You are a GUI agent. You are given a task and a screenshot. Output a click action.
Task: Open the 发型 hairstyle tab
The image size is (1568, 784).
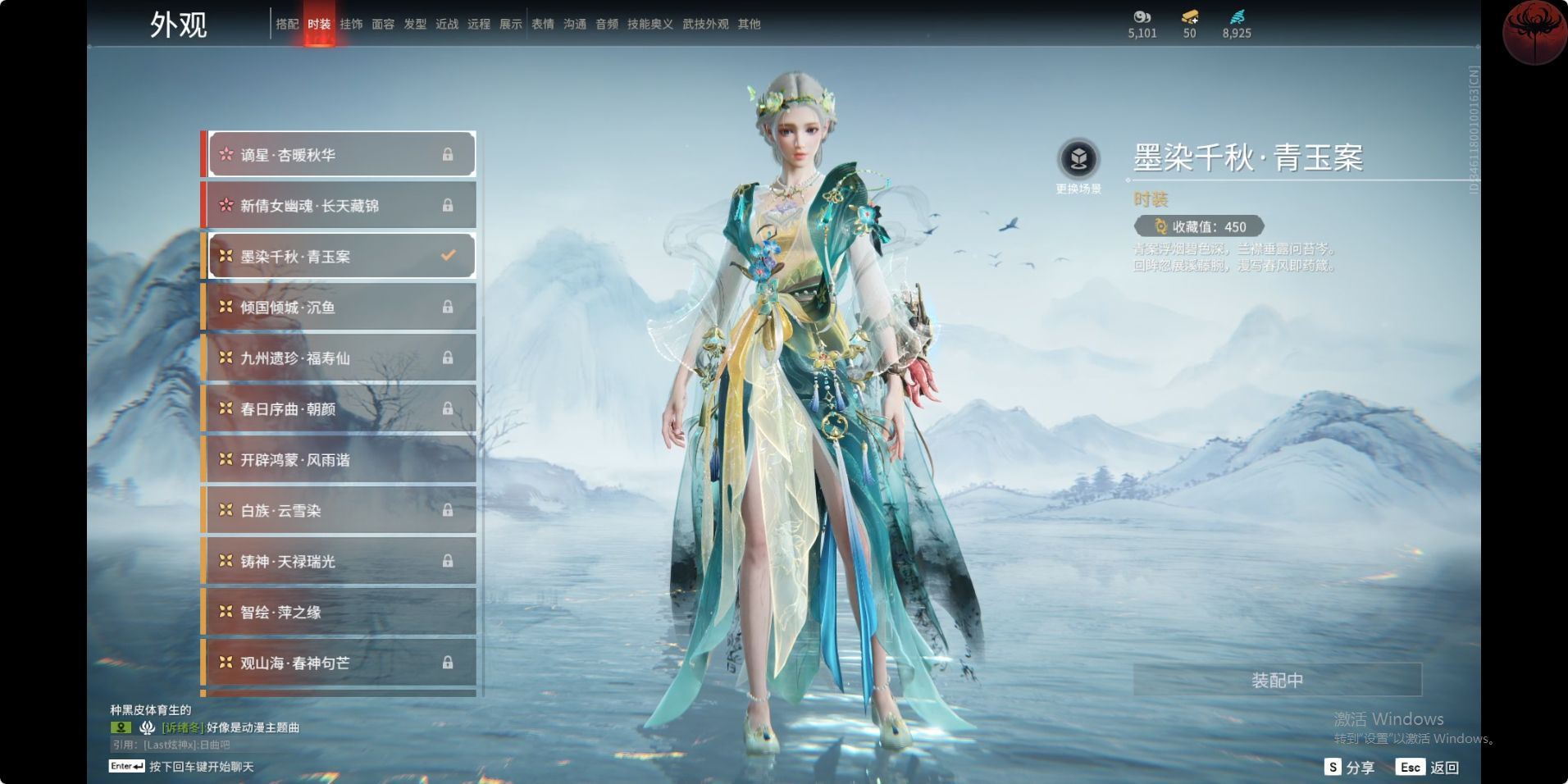[415, 25]
